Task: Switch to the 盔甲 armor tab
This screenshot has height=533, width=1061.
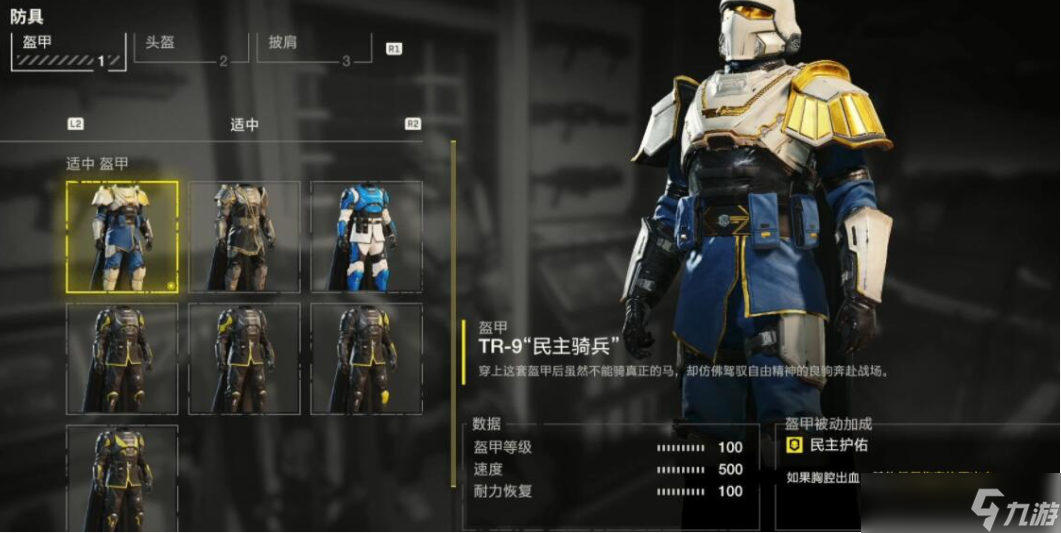Action: coord(68,50)
